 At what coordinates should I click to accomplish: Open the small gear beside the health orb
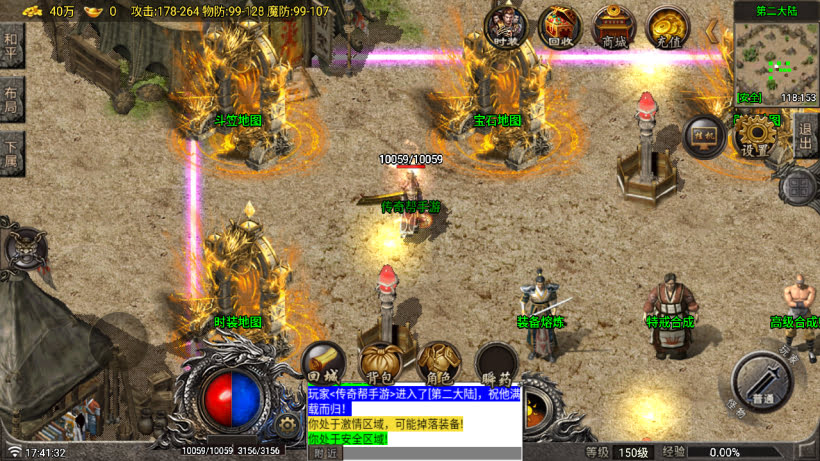pyautogui.click(x=288, y=425)
